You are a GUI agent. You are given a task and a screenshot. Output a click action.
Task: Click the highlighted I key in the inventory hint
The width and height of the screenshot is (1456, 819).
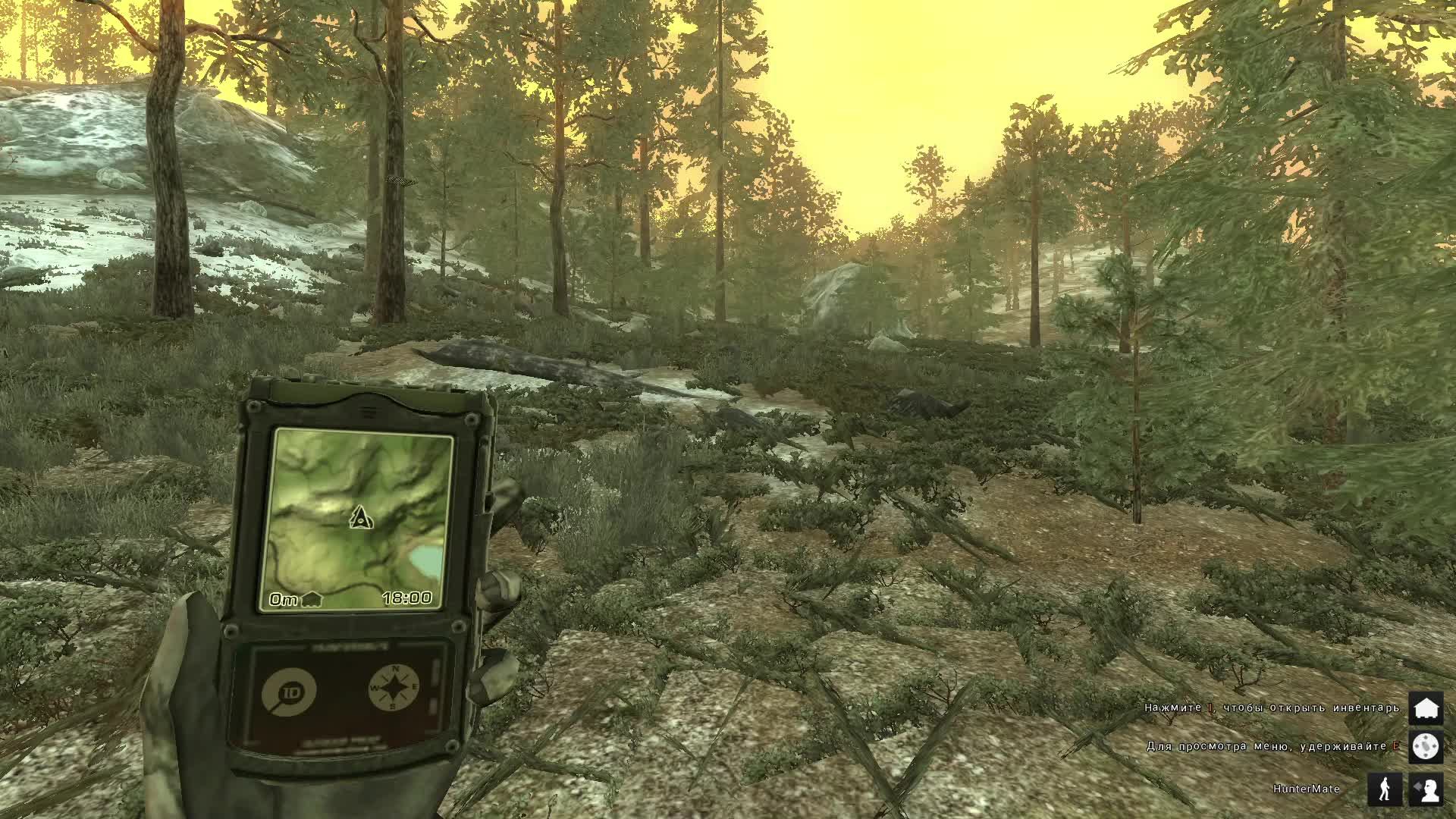[1209, 708]
